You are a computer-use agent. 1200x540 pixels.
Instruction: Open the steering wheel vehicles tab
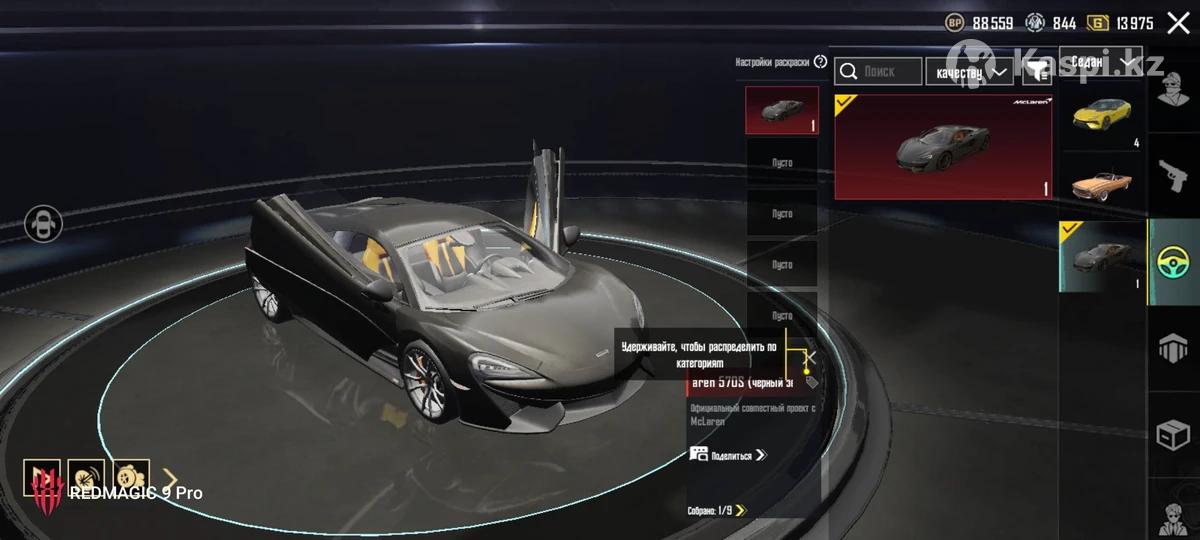(1174, 262)
